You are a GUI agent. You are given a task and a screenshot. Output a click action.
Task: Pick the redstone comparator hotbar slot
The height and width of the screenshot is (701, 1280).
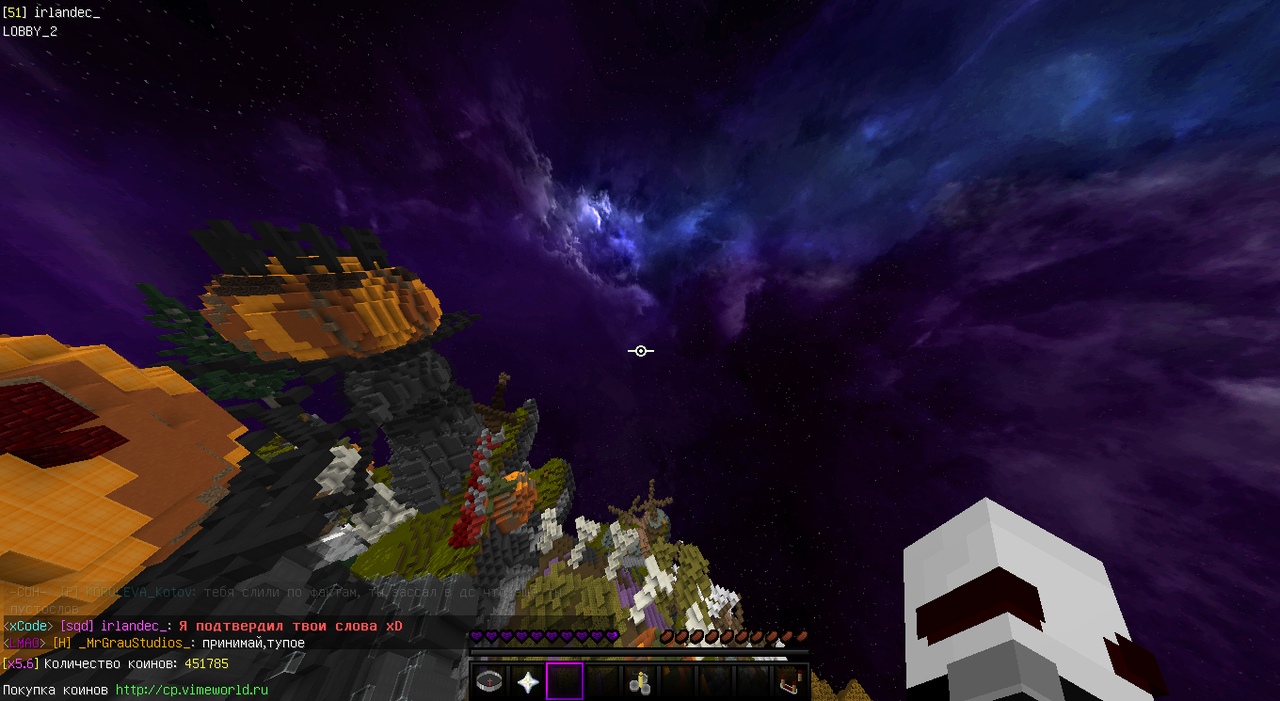click(789, 682)
